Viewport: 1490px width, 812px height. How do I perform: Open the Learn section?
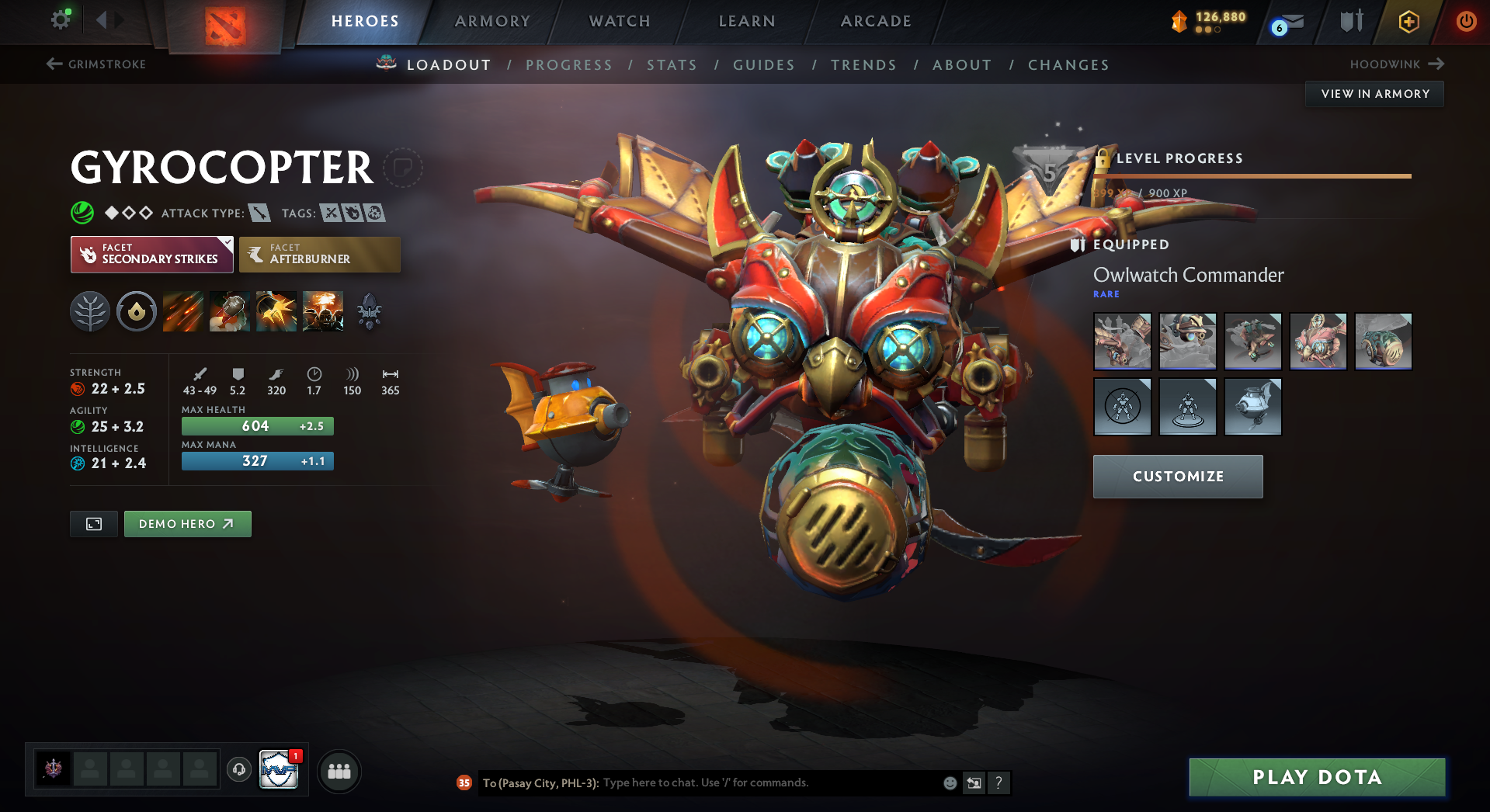pyautogui.click(x=747, y=21)
